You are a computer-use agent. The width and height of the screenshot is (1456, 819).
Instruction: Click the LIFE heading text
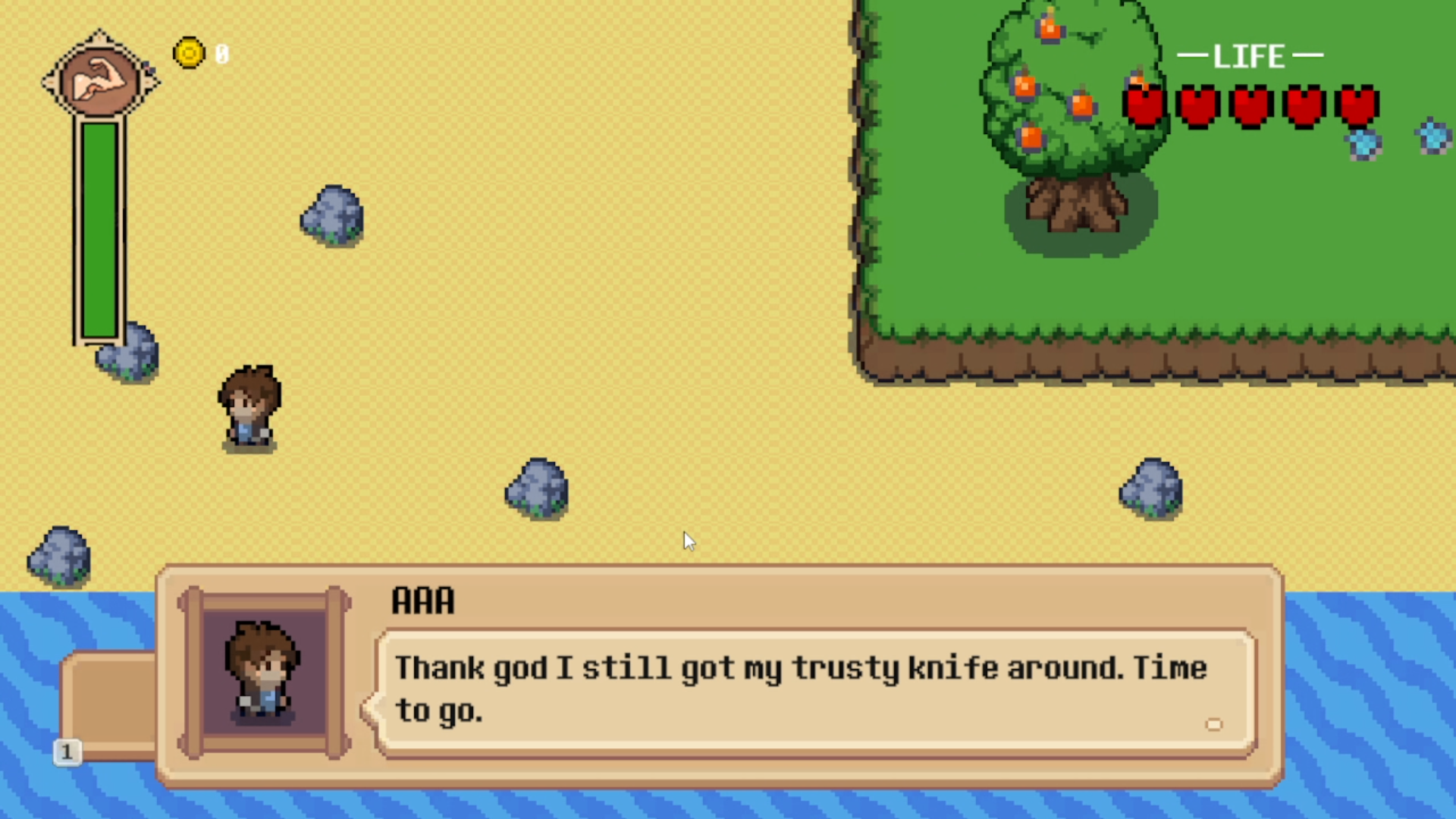1250,55
